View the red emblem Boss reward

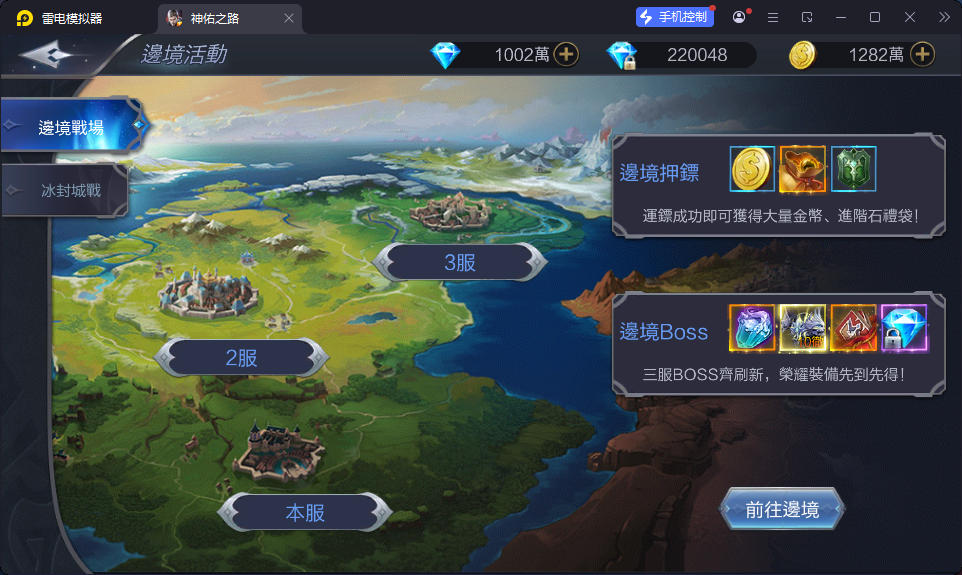click(x=853, y=328)
